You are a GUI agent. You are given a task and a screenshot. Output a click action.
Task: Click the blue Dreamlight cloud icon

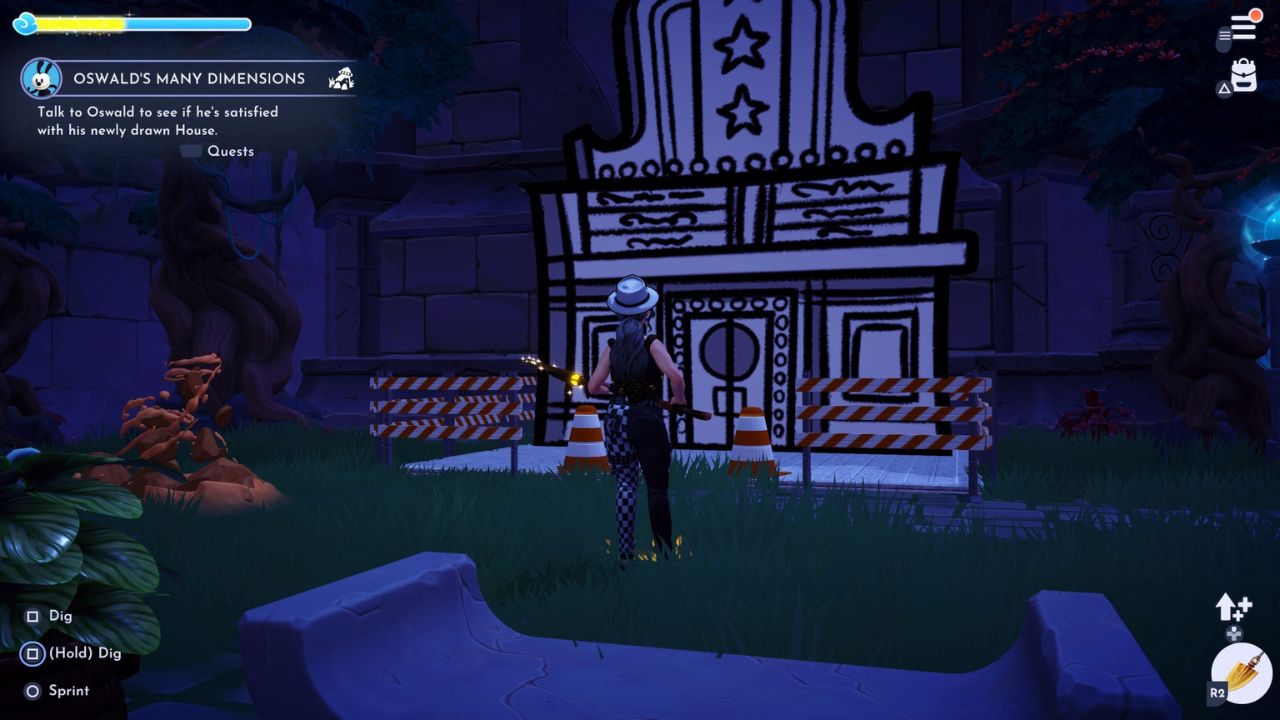(22, 22)
